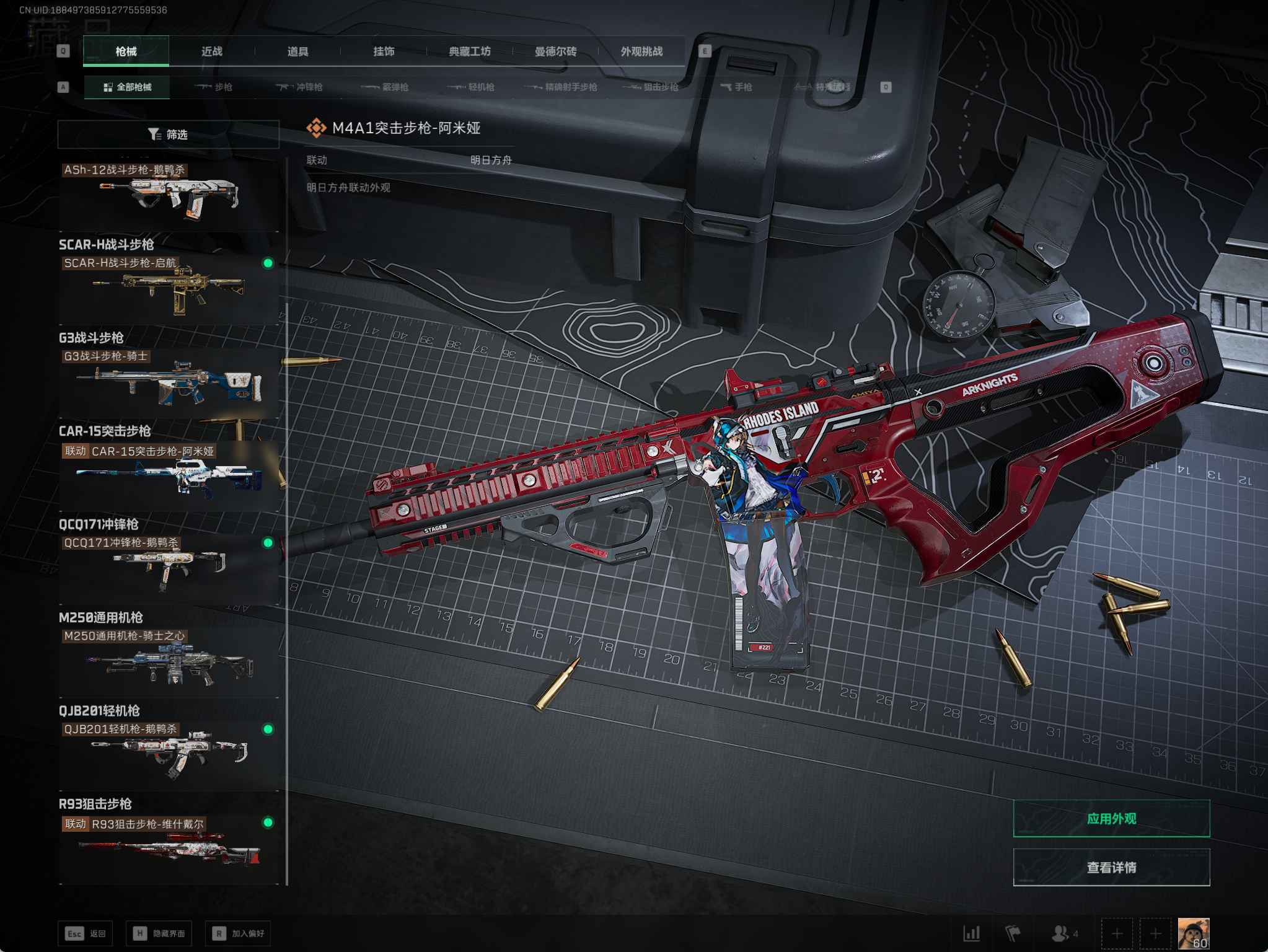1268x952 pixels.
Task: Switch to the 近战 melee tab
Action: pos(211,51)
